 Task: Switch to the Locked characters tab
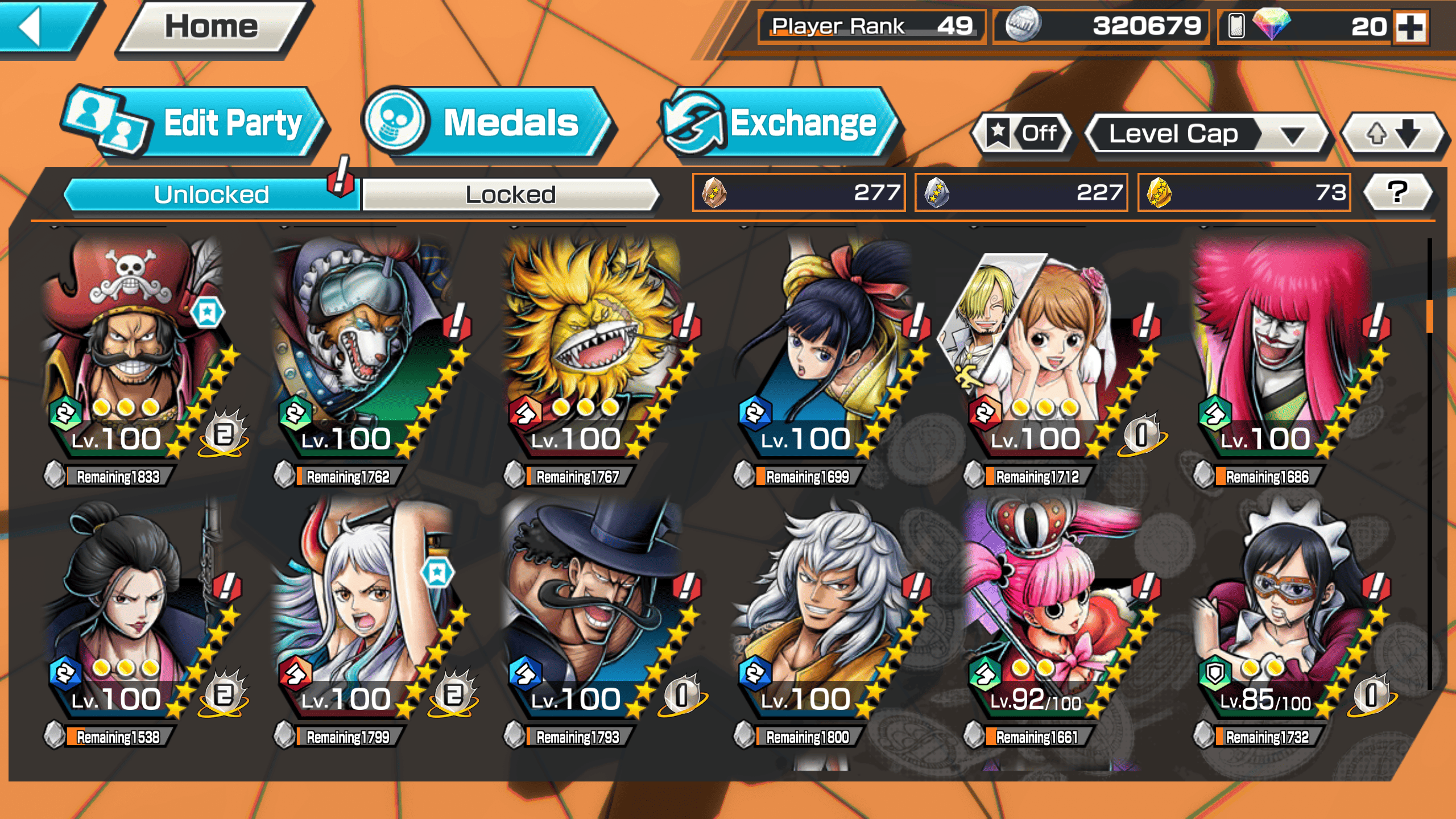510,195
